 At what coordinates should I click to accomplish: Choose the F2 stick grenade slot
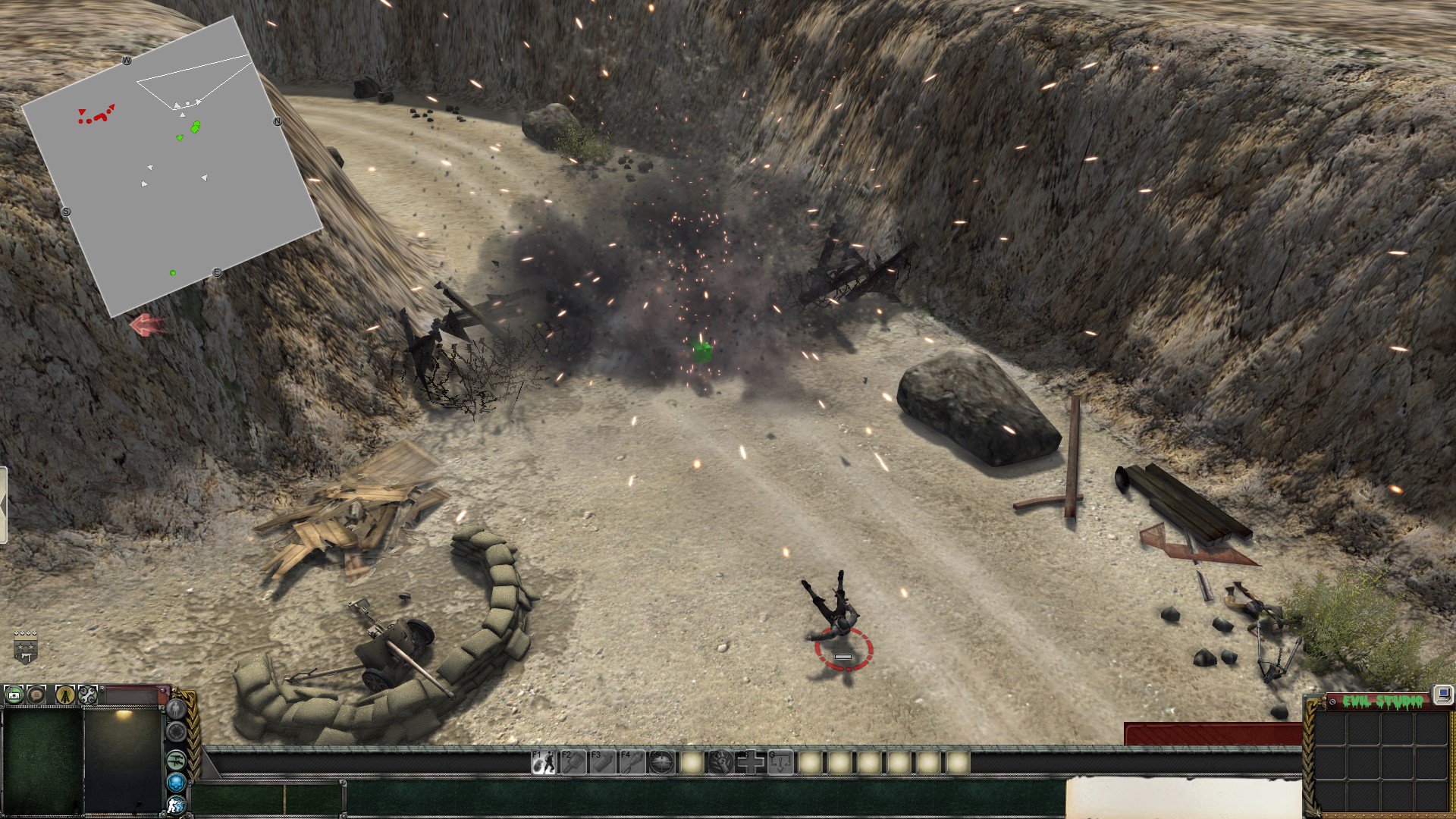(573, 761)
